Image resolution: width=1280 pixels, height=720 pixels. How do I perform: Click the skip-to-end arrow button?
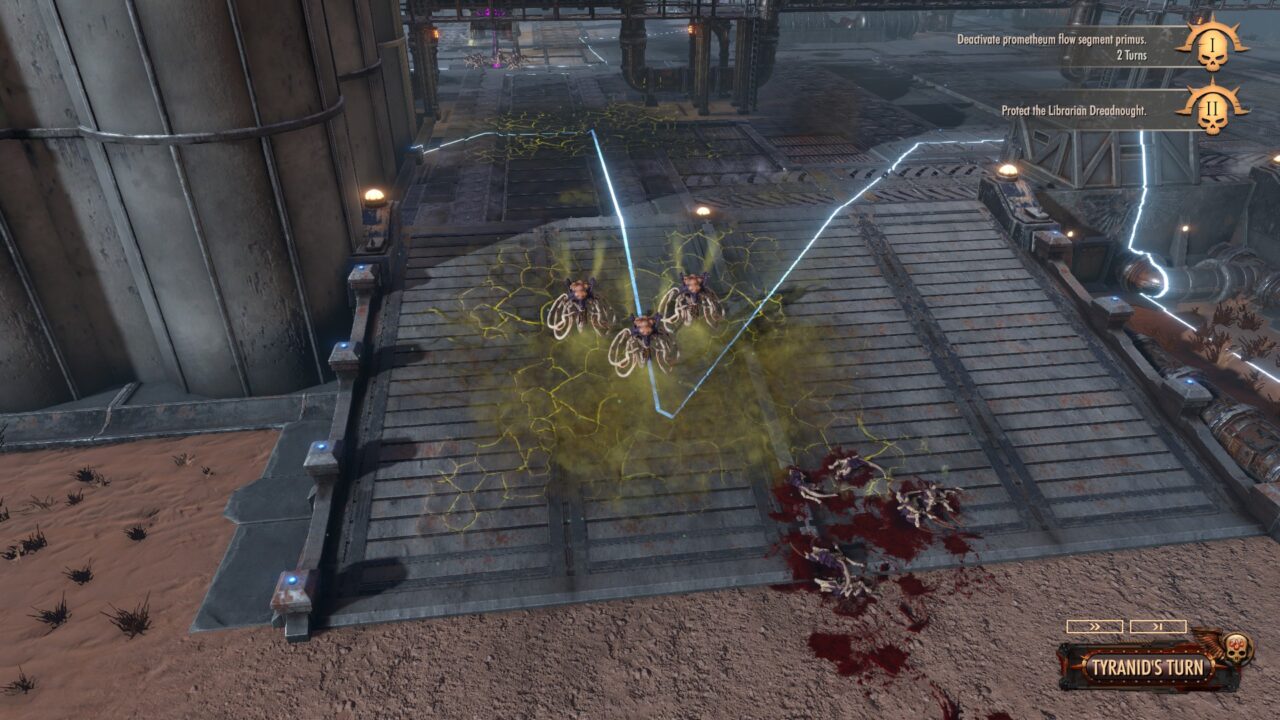click(x=1158, y=627)
